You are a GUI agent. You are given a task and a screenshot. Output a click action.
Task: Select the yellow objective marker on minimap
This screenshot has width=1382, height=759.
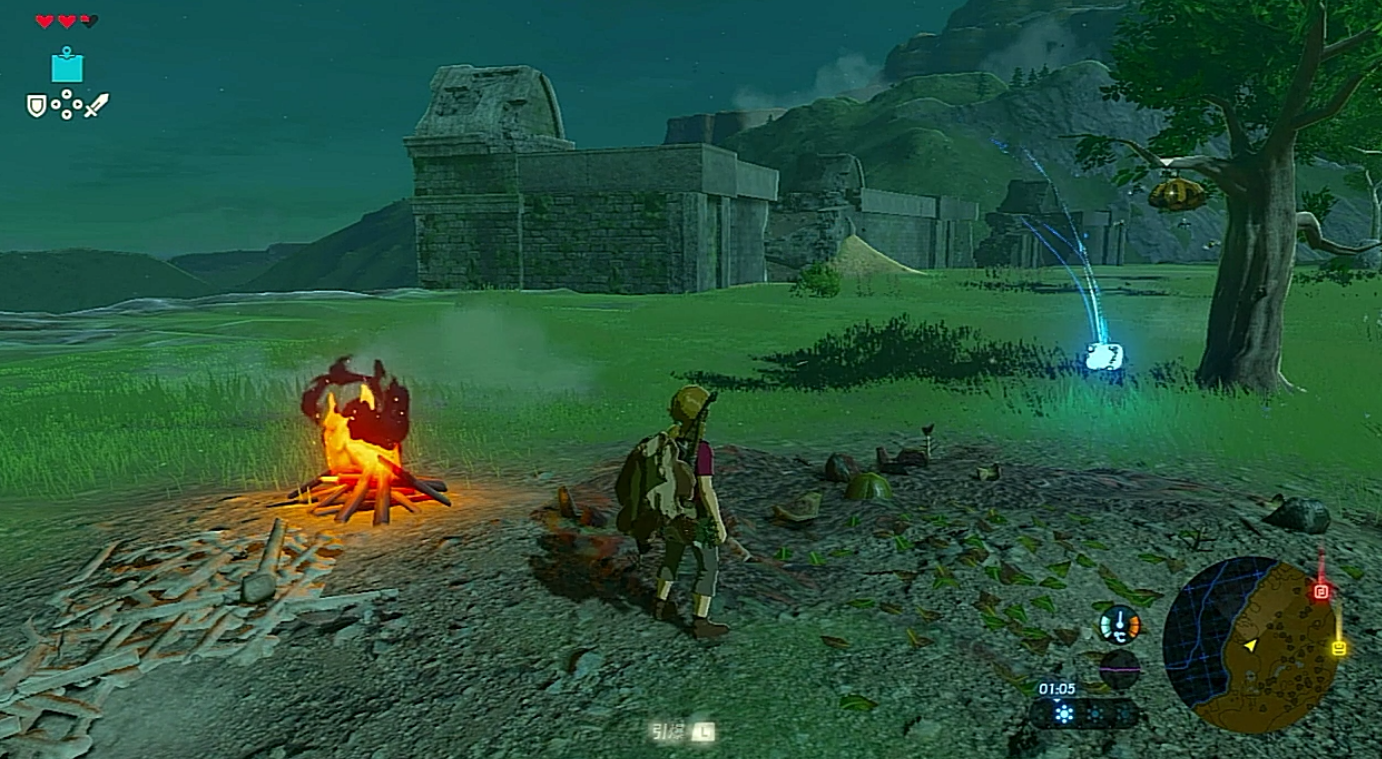click(1339, 648)
